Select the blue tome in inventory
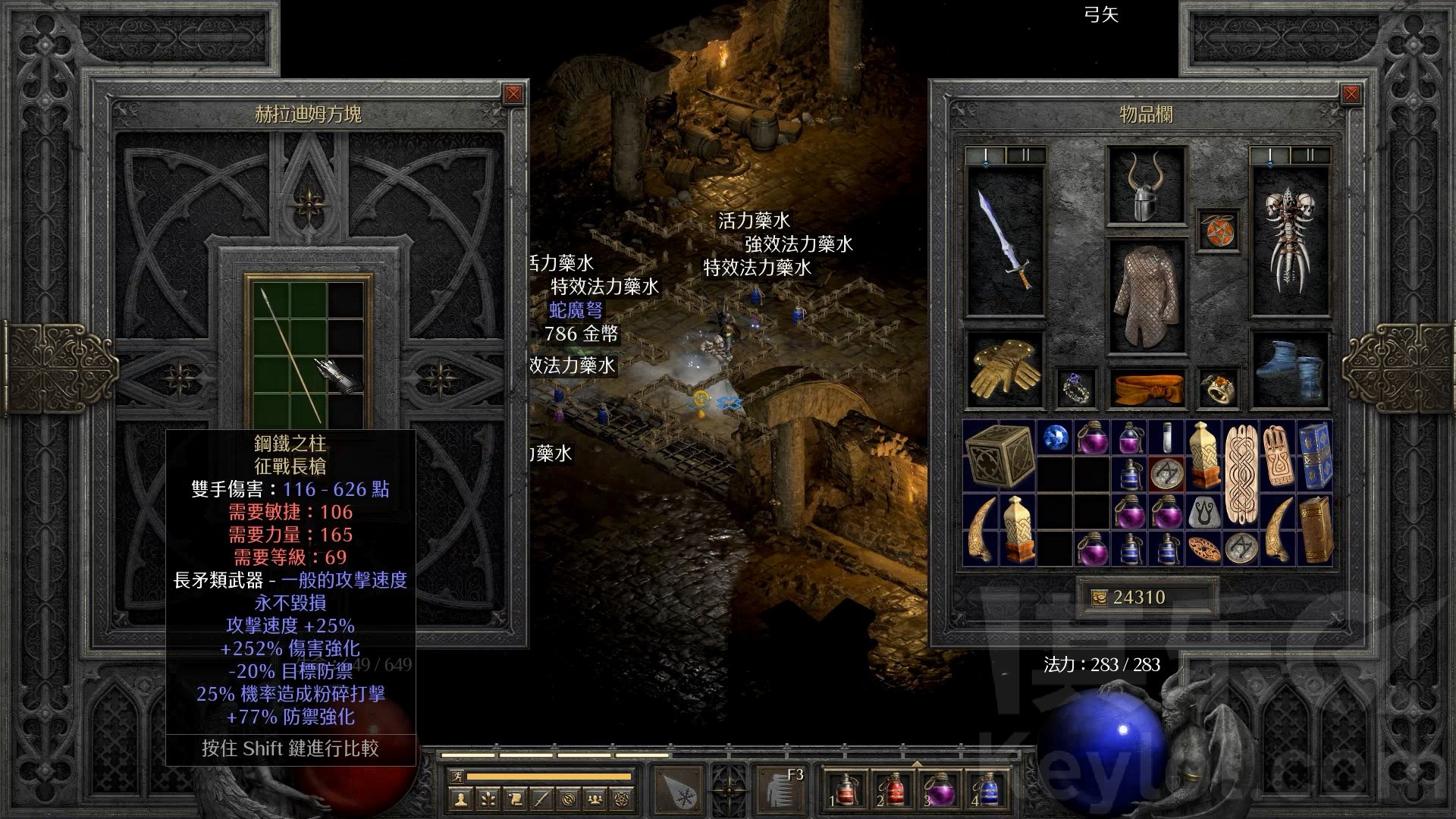The image size is (1456, 819). coord(1316,456)
